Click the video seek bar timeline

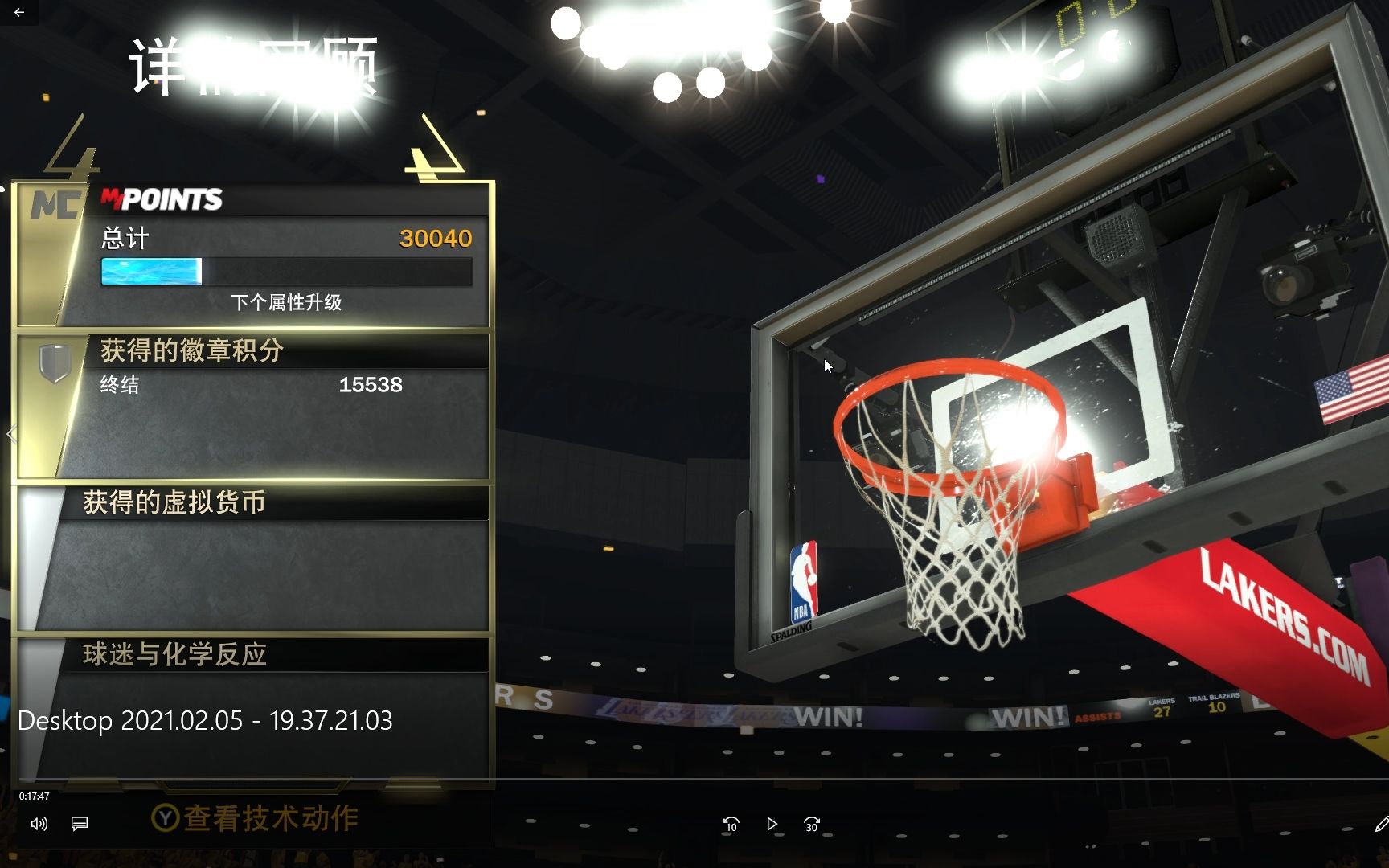tap(694, 778)
